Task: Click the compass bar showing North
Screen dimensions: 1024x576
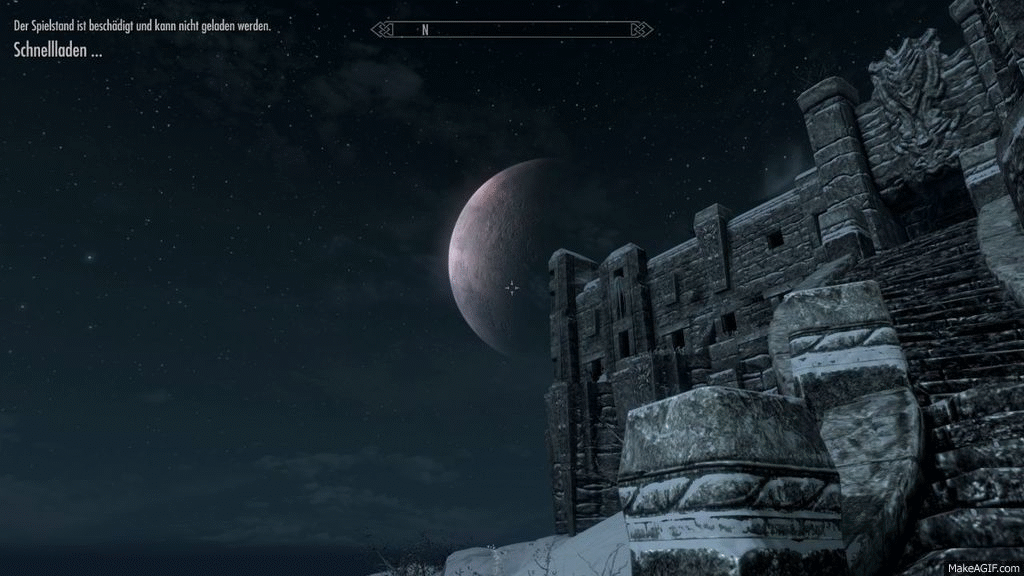Action: [512, 30]
